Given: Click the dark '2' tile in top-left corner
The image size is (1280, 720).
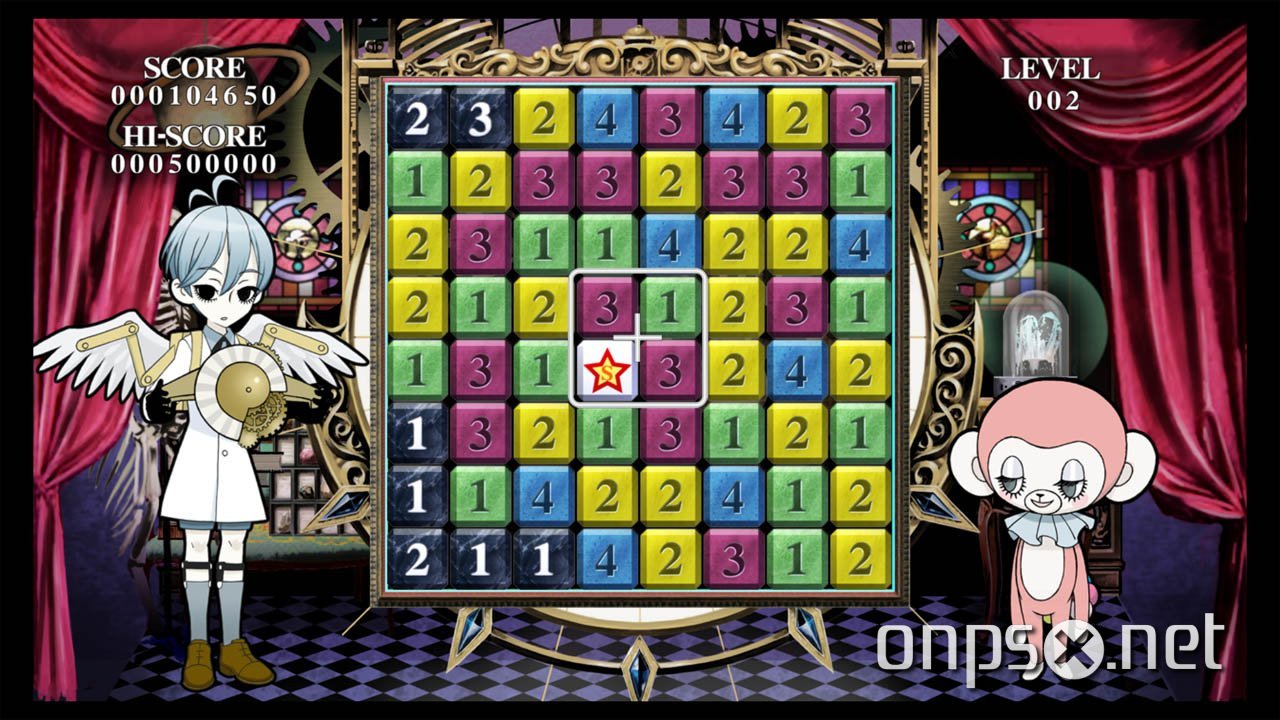Looking at the screenshot, I should (x=418, y=116).
